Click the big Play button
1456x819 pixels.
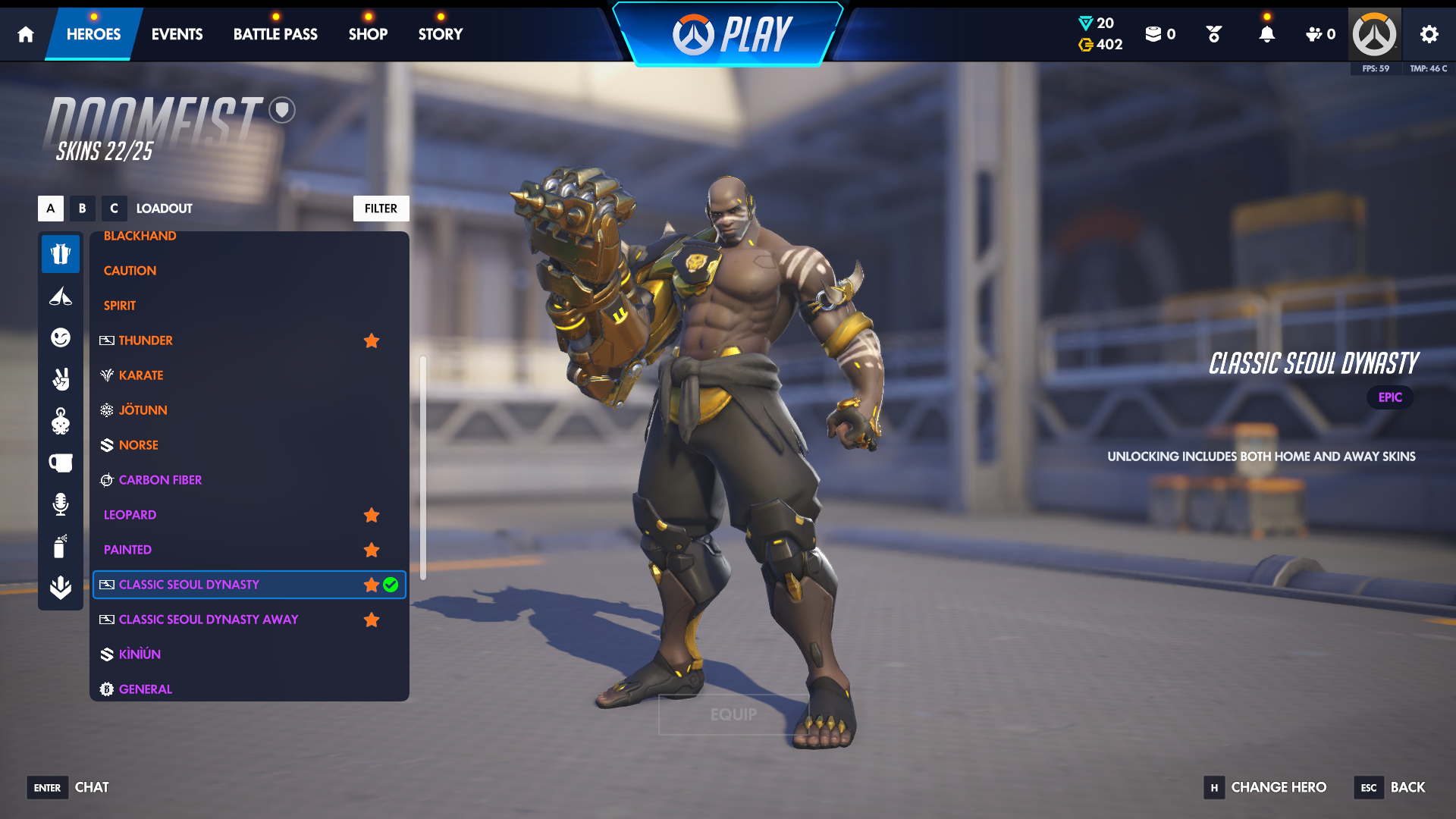(730, 35)
